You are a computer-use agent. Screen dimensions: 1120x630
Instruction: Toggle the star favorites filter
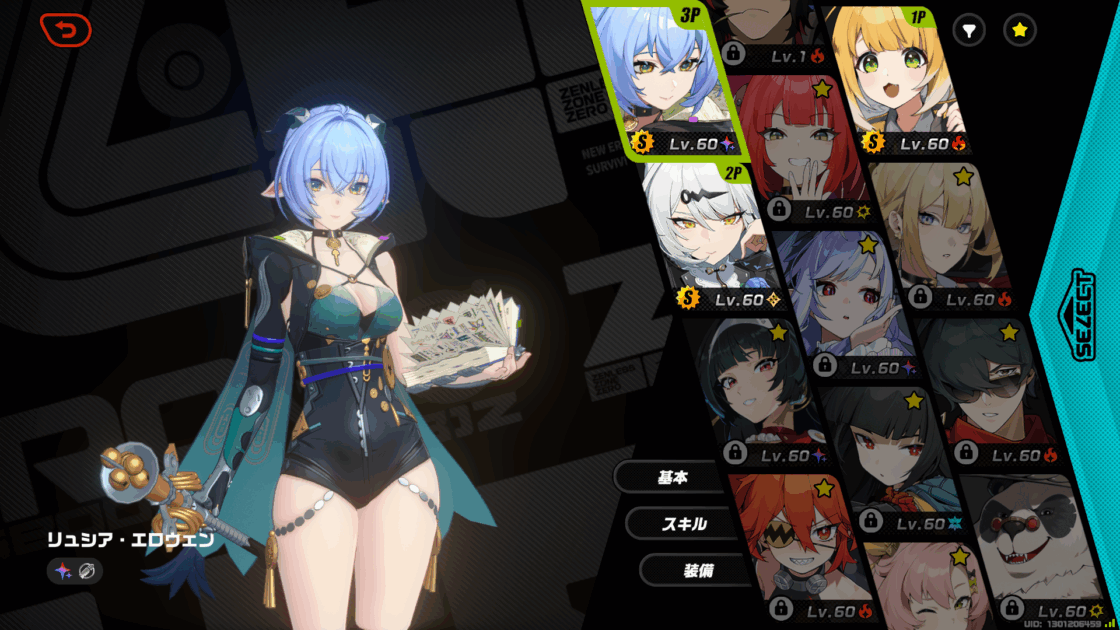(x=1019, y=31)
